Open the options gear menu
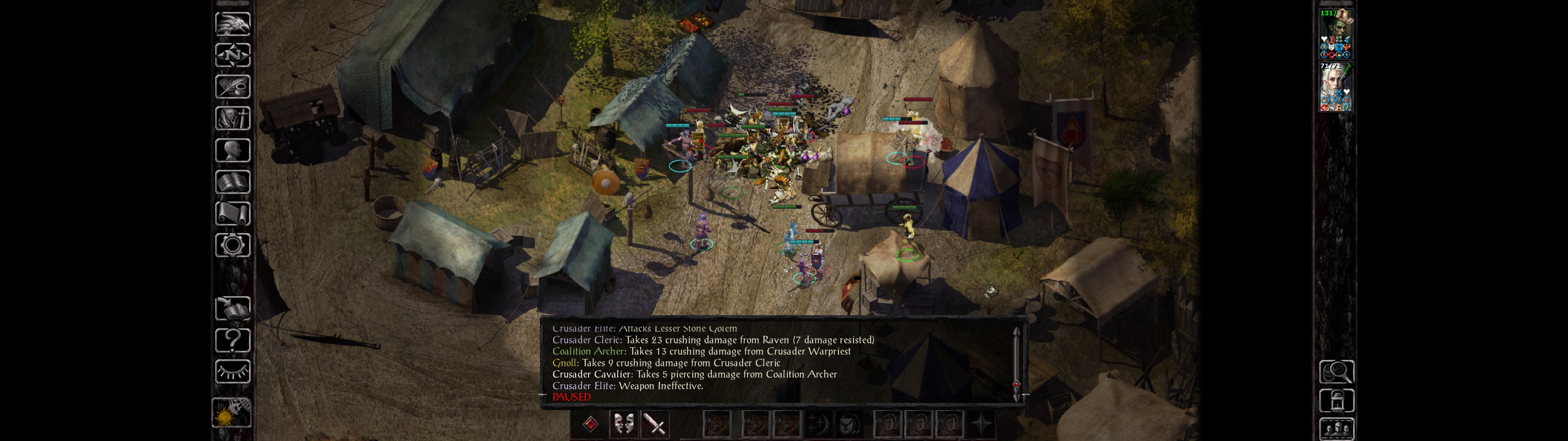The height and width of the screenshot is (441, 1568). point(232,245)
